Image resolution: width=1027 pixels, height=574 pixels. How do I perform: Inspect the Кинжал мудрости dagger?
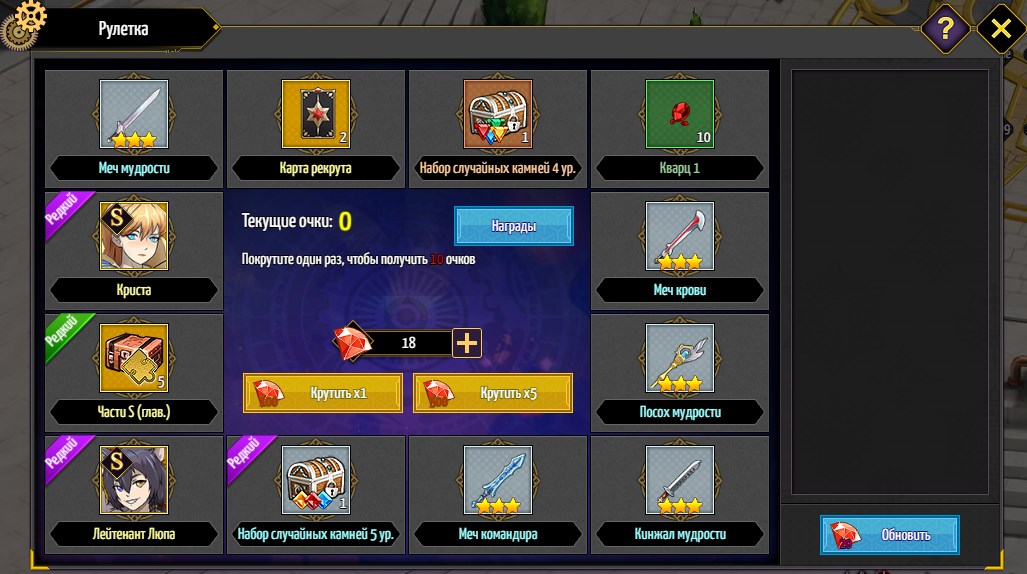(x=680, y=480)
